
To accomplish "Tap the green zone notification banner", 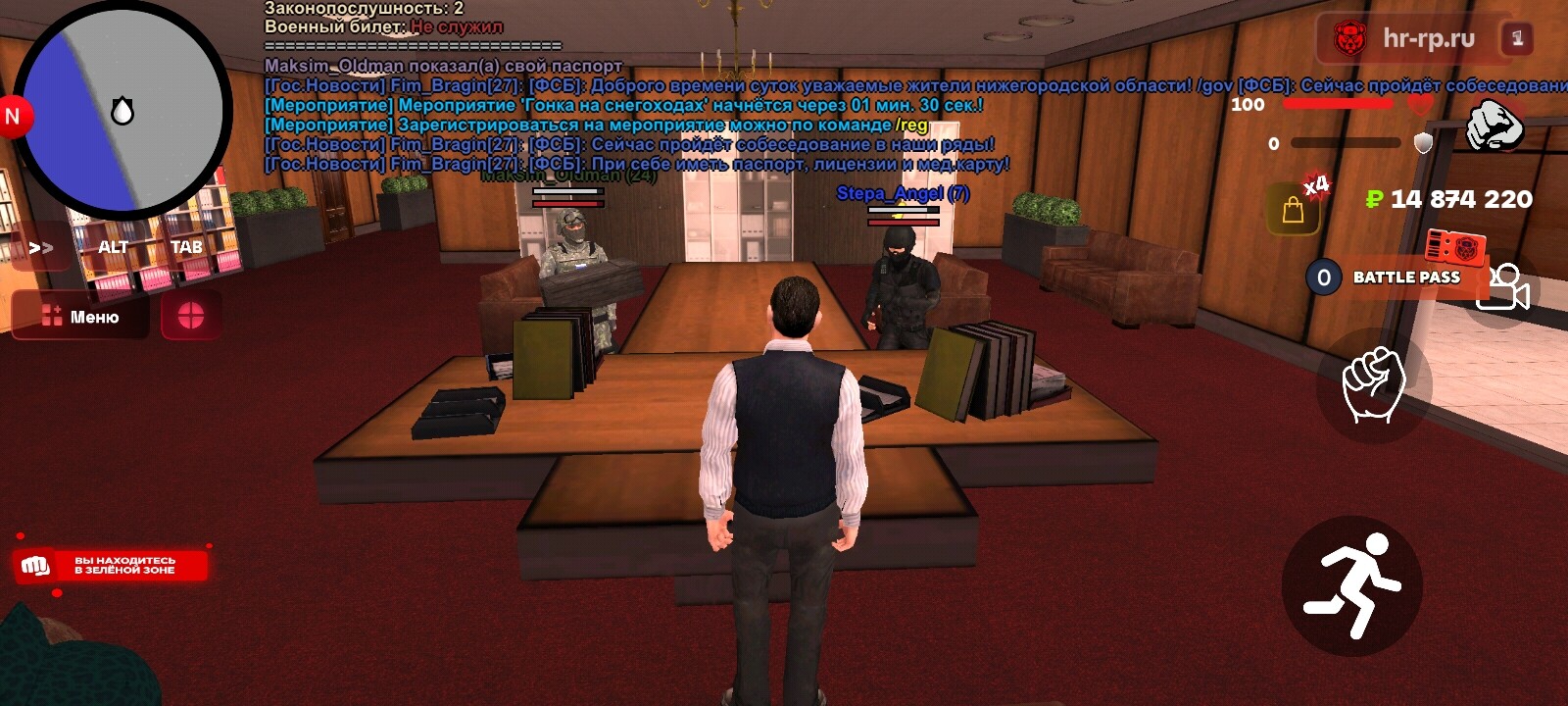I will [111, 566].
